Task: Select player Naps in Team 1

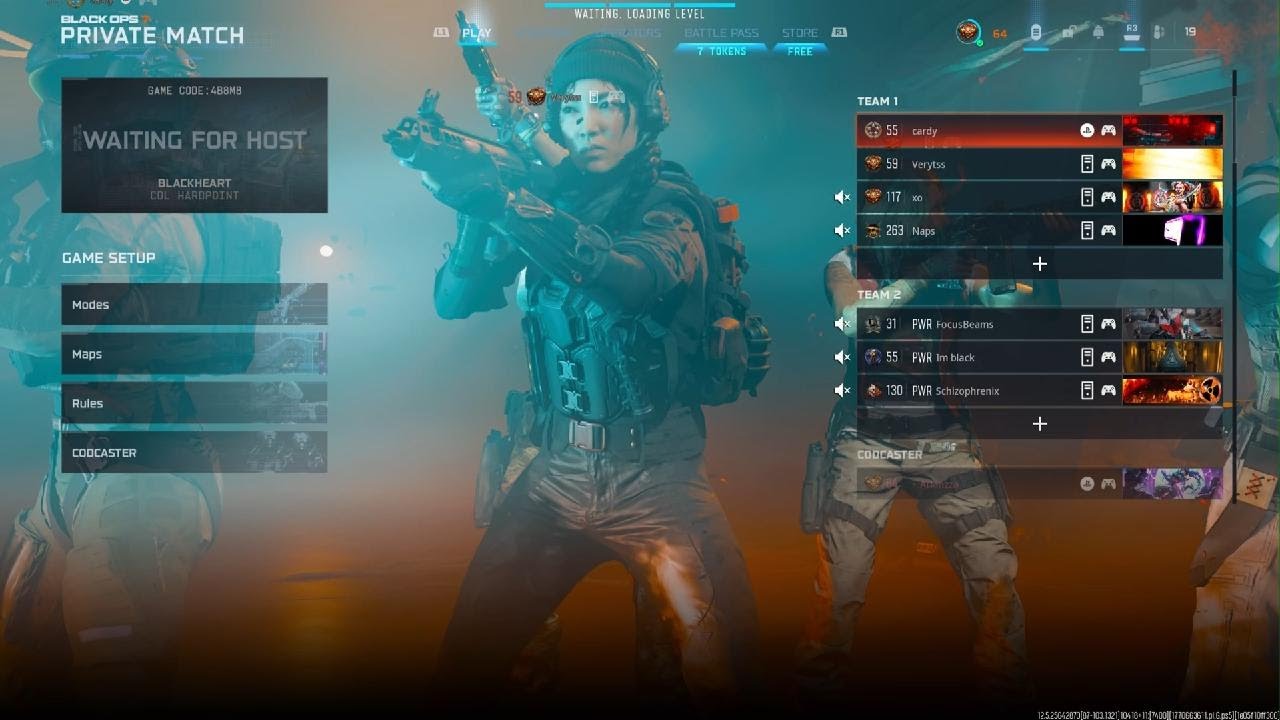Action: (x=980, y=231)
